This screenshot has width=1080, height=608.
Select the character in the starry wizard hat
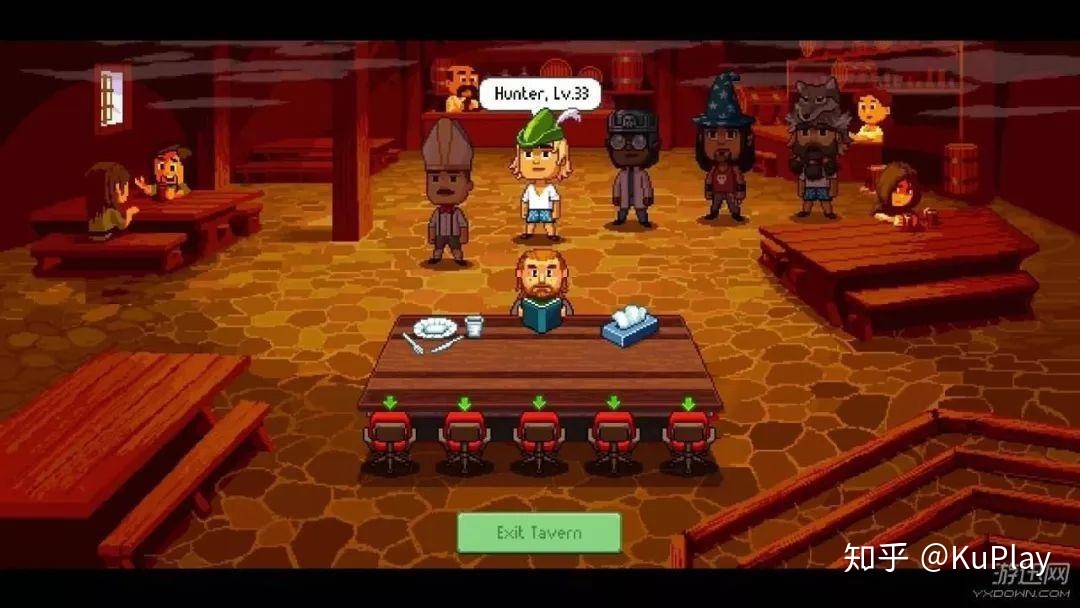[x=725, y=150]
